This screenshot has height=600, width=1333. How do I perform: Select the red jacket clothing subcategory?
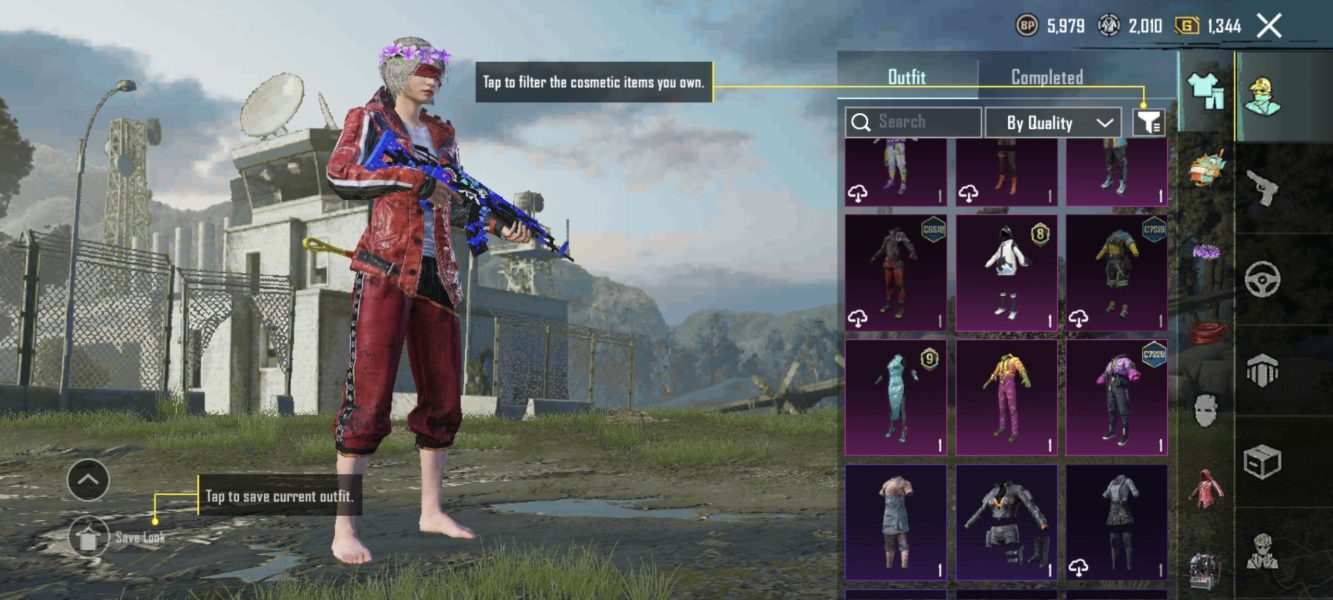pyautogui.click(x=1206, y=488)
